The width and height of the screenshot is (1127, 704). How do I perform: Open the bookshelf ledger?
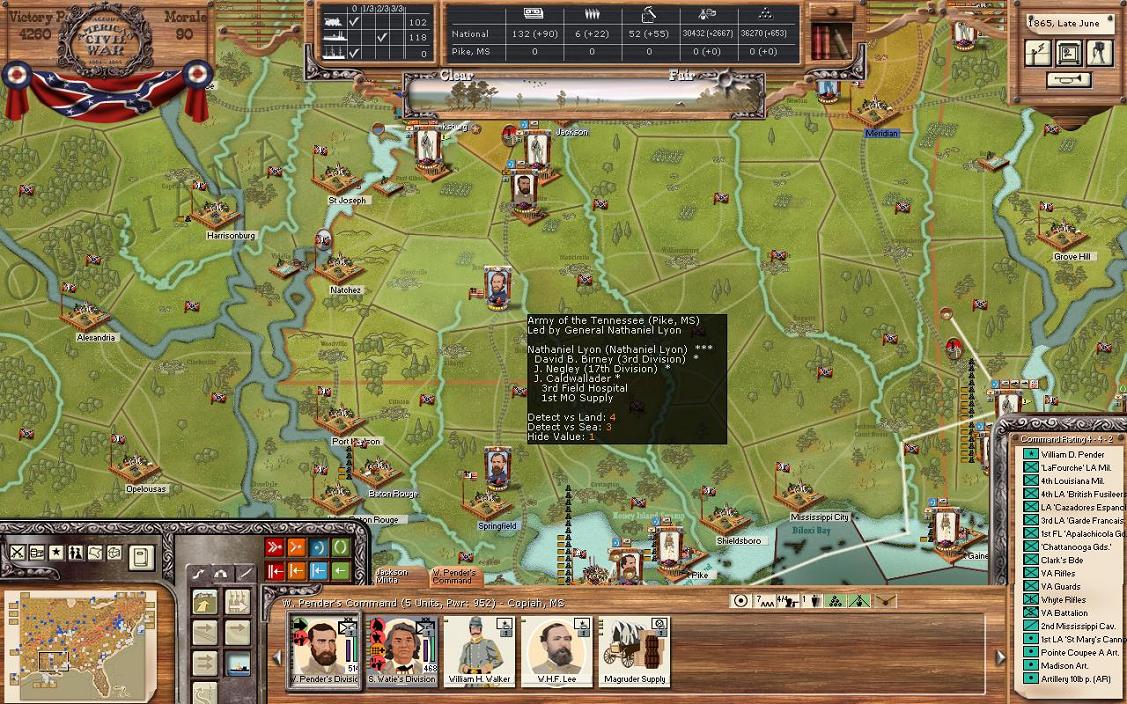coord(827,42)
